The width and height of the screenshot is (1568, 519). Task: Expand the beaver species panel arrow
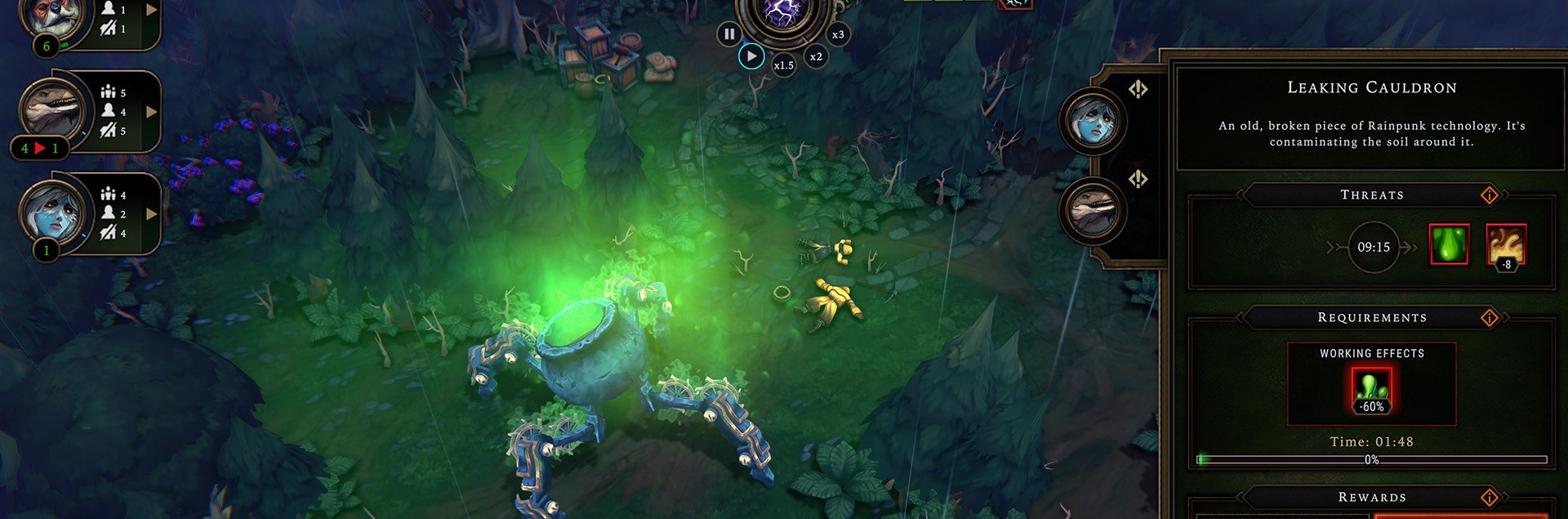coord(151,11)
